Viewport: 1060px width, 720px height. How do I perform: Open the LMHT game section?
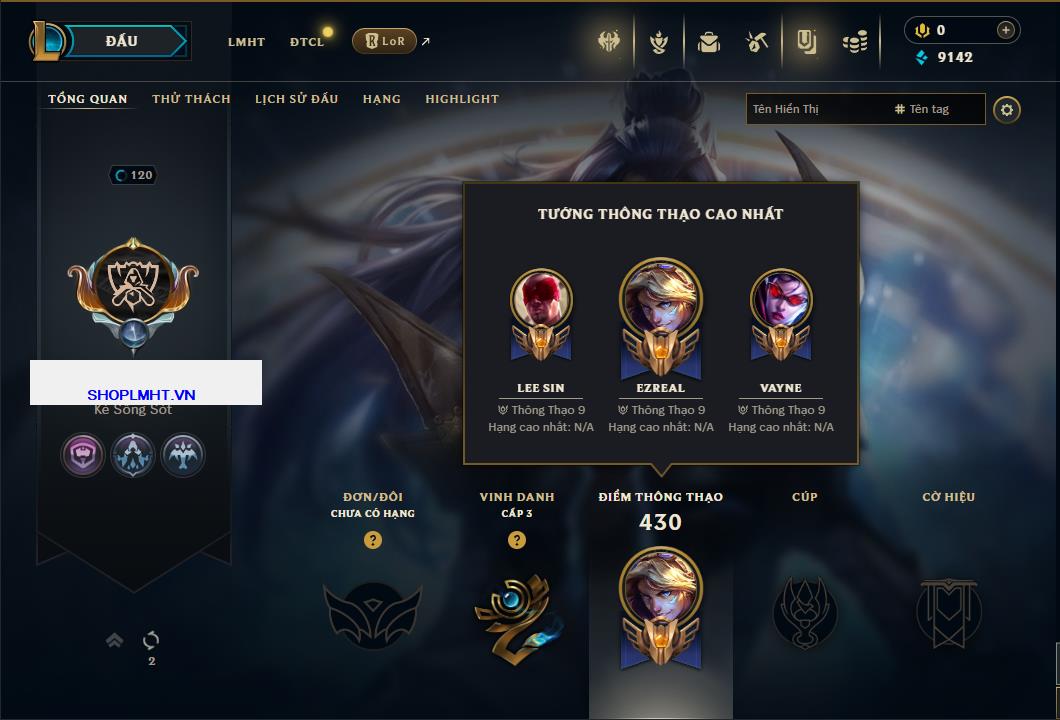tap(246, 42)
